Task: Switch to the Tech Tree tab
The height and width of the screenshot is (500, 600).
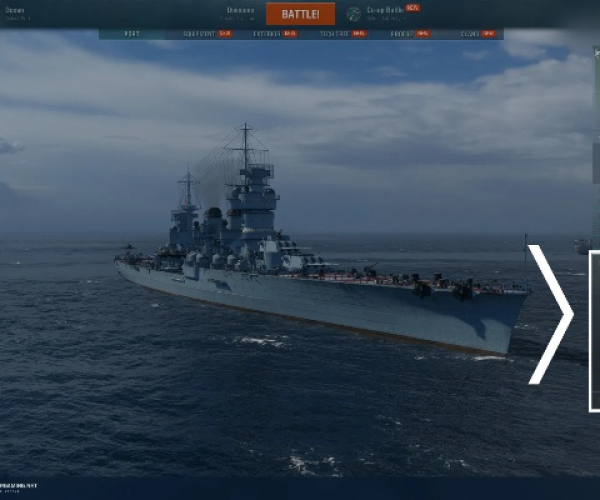Action: [337, 34]
